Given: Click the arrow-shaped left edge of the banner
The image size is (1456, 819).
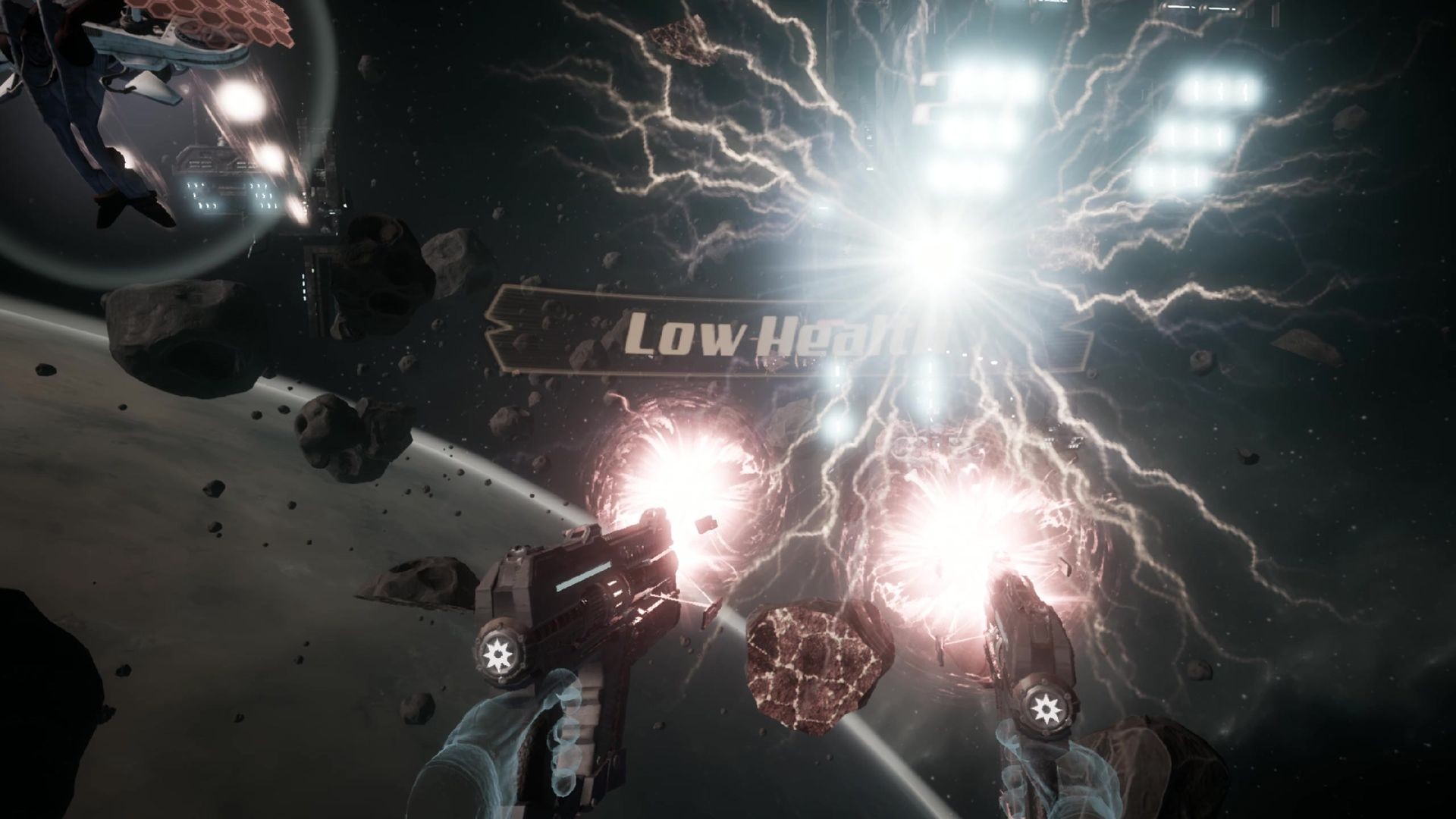Looking at the screenshot, I should pyautogui.click(x=508, y=326).
